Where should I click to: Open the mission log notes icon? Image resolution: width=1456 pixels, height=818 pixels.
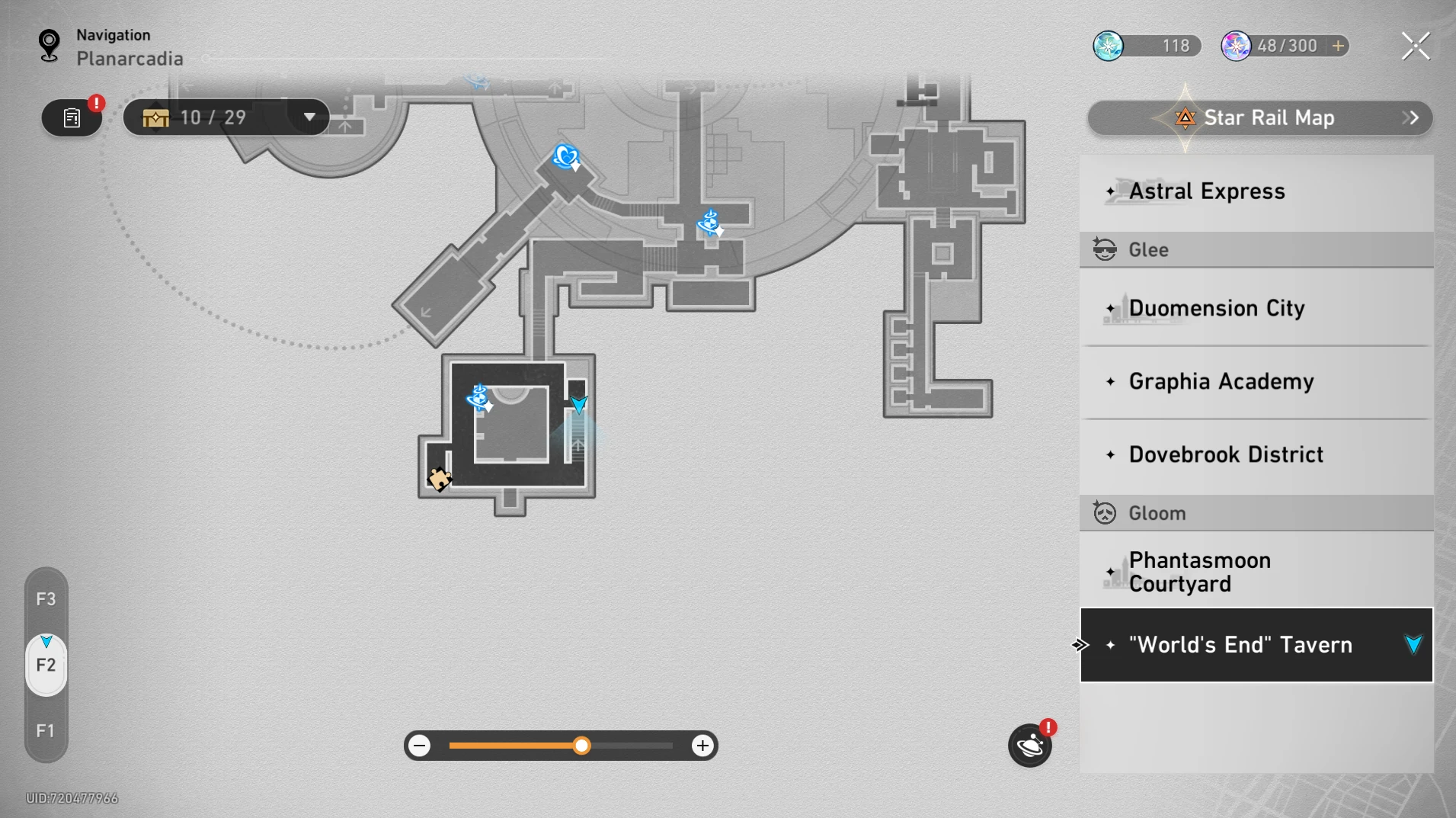[72, 118]
